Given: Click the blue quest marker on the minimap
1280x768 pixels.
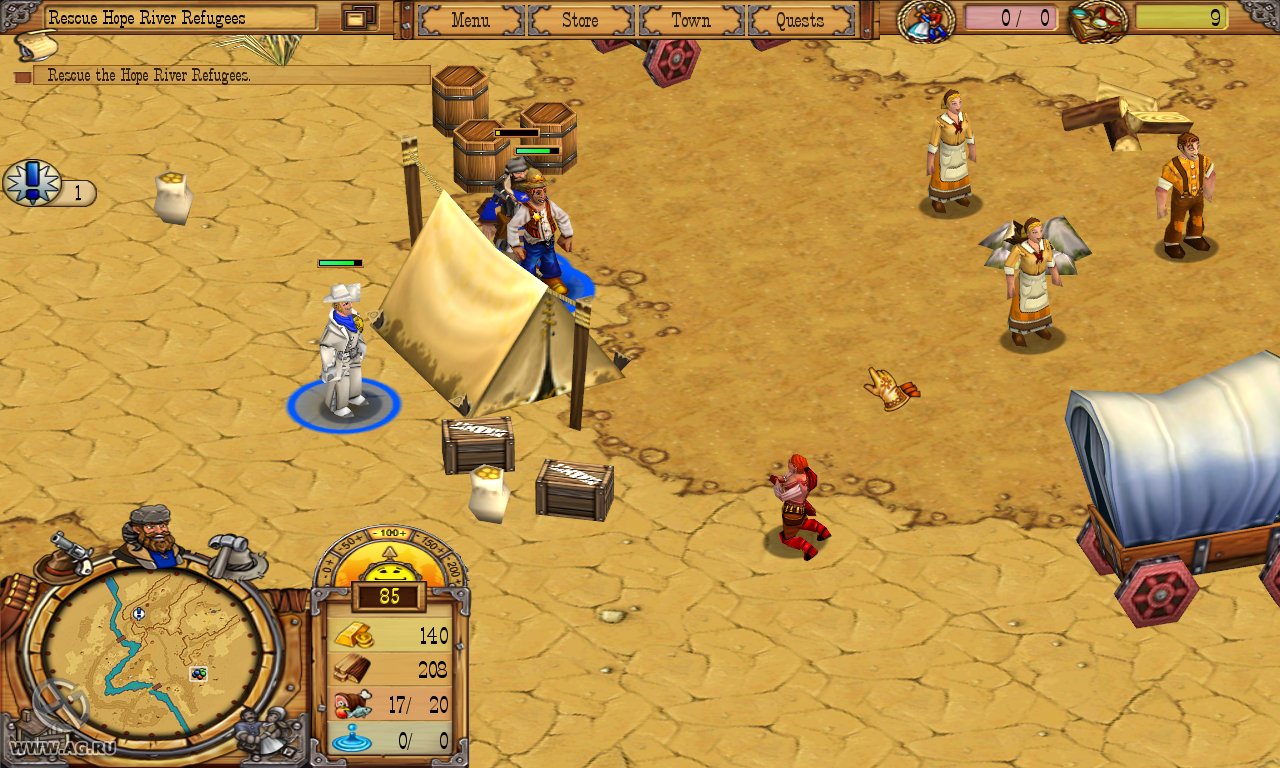Looking at the screenshot, I should pos(140,614).
